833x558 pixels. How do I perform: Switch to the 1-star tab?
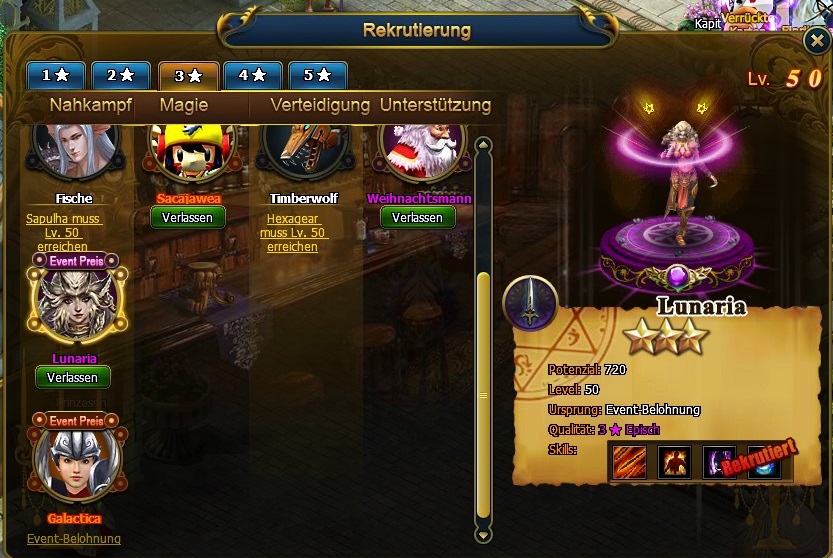tap(54, 75)
